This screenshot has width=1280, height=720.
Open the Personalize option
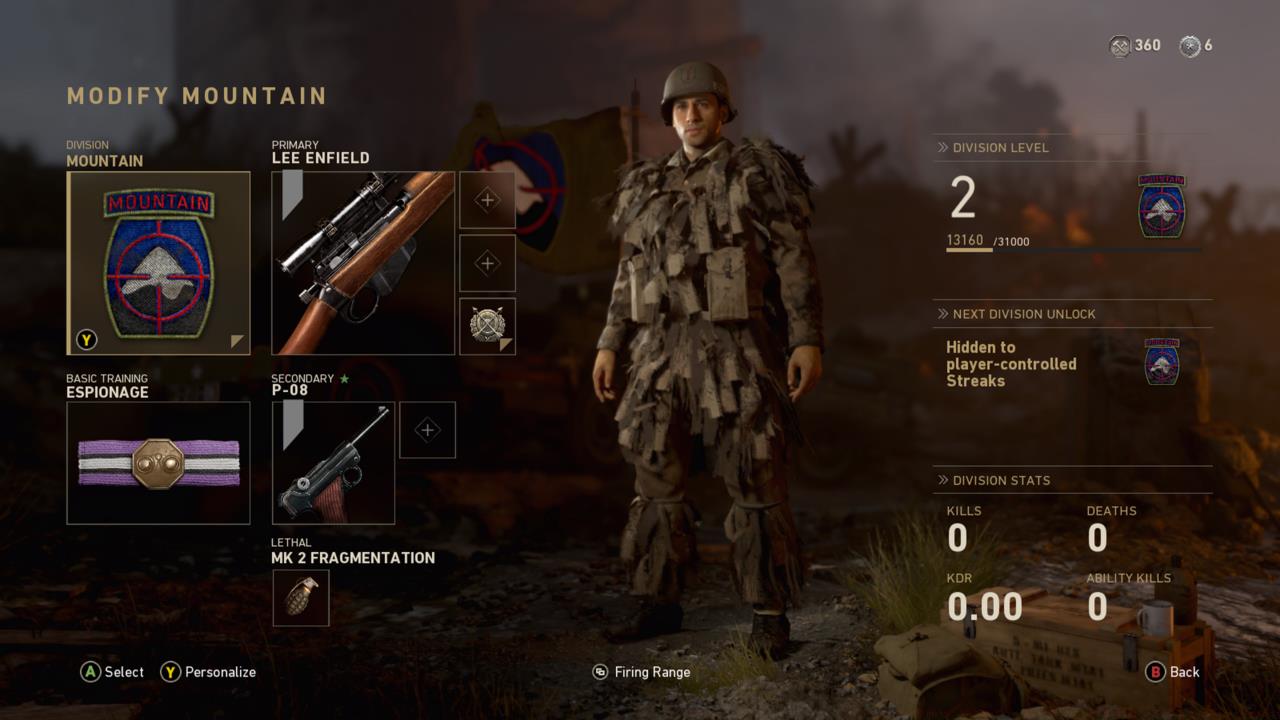(209, 672)
